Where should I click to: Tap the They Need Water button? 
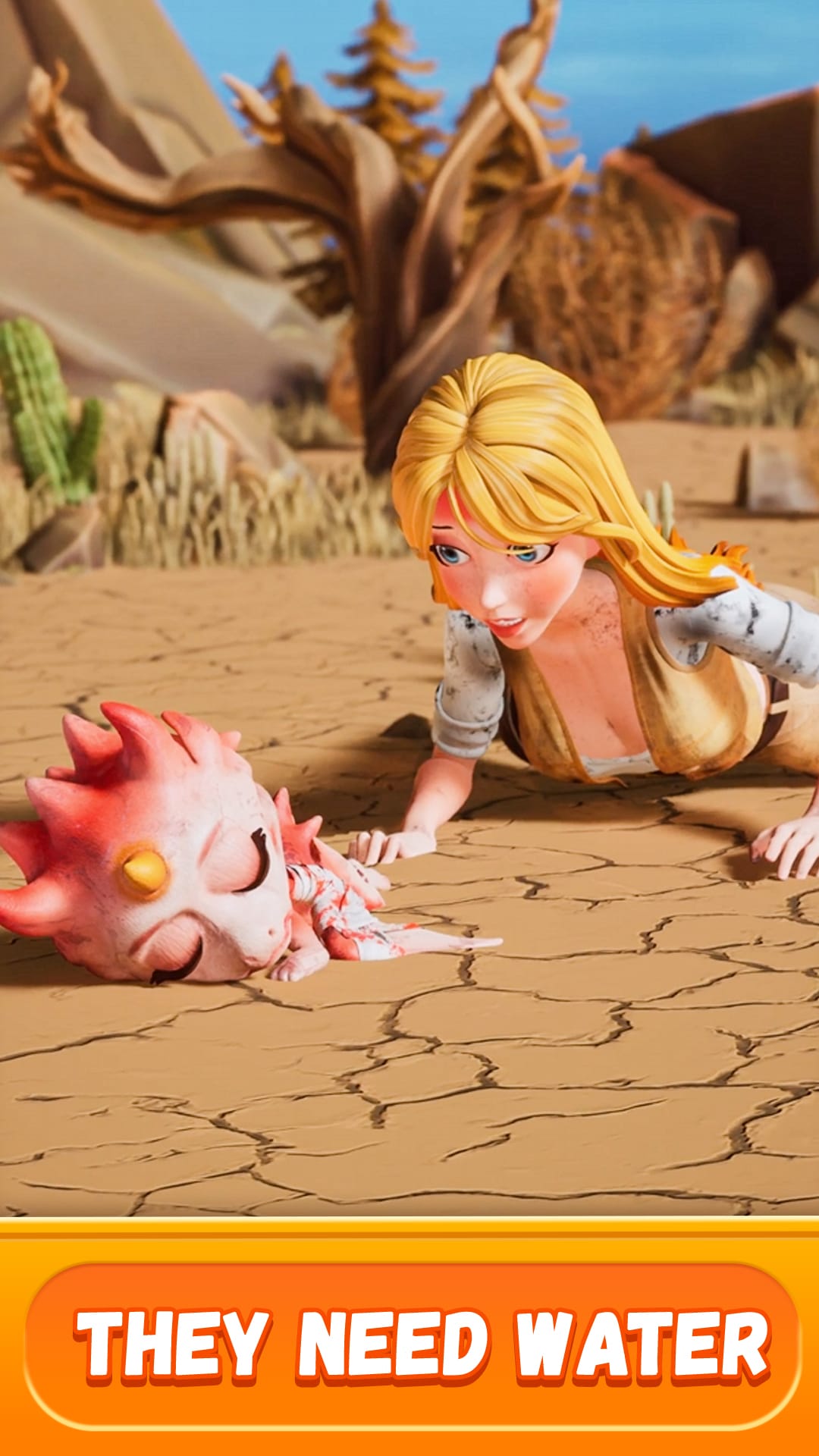pos(412,1345)
